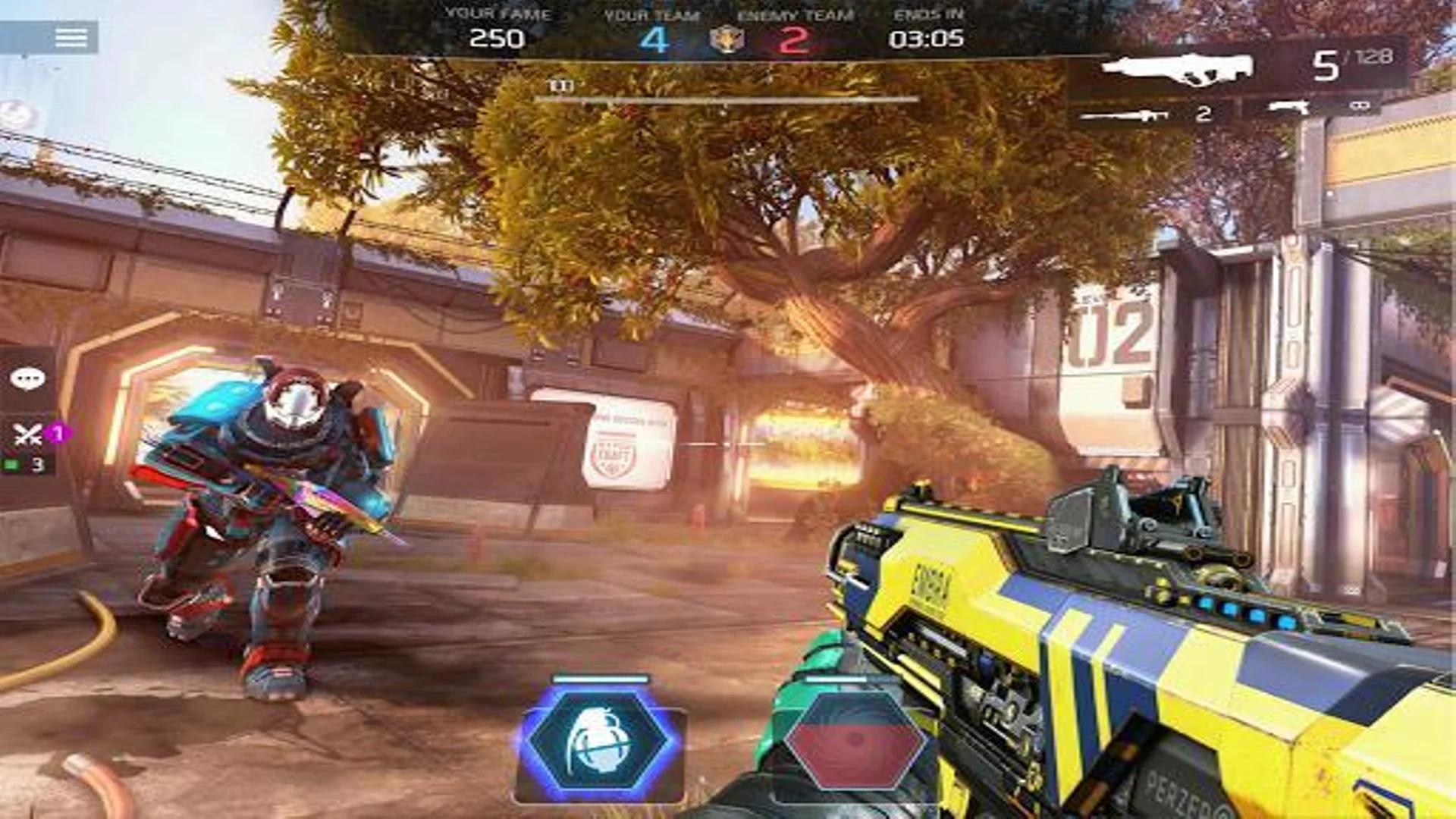Click the grenade cooldown bar
The width and height of the screenshot is (1456, 819).
(601, 679)
